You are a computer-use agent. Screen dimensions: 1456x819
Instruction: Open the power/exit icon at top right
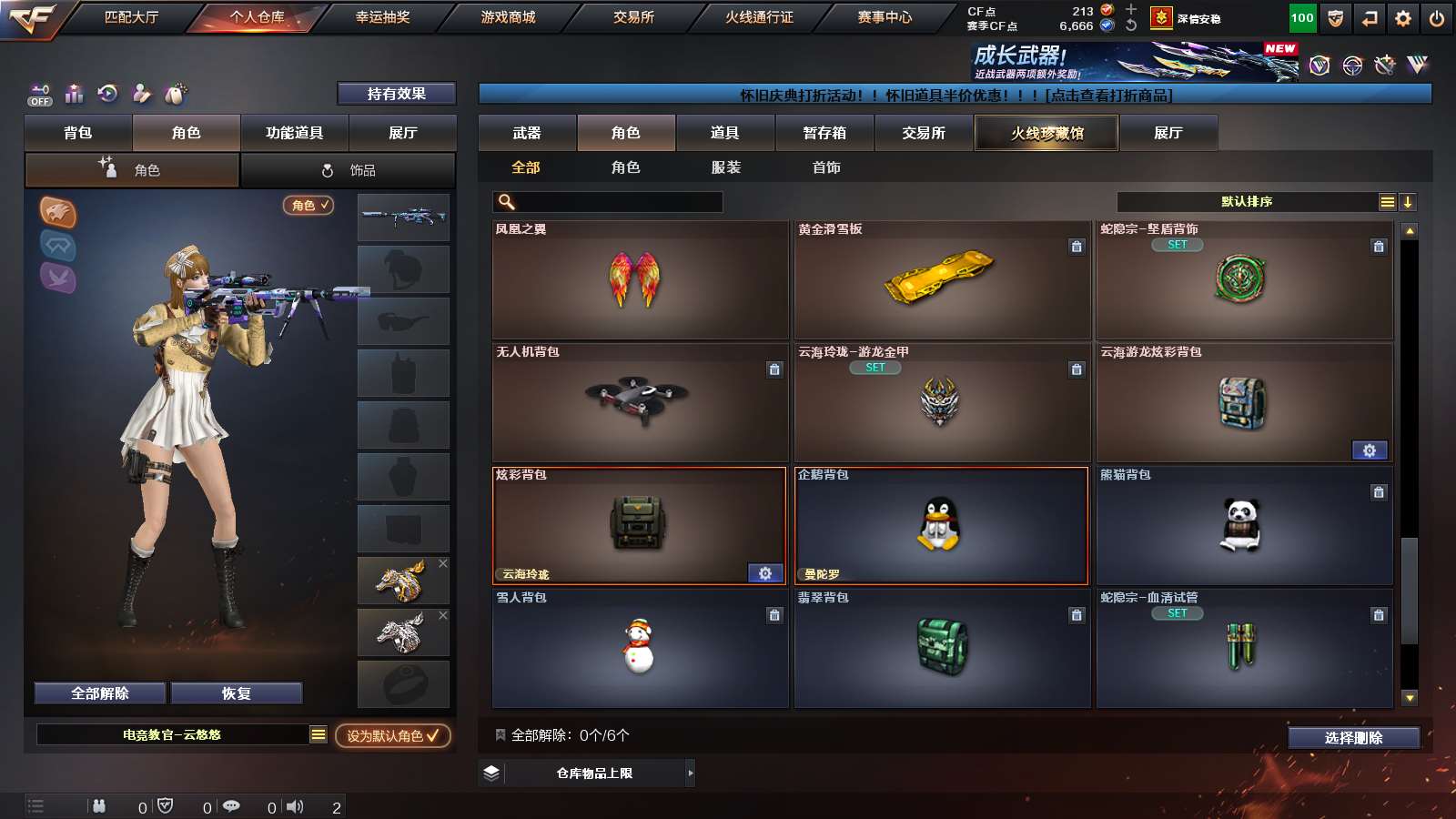pos(1438,17)
